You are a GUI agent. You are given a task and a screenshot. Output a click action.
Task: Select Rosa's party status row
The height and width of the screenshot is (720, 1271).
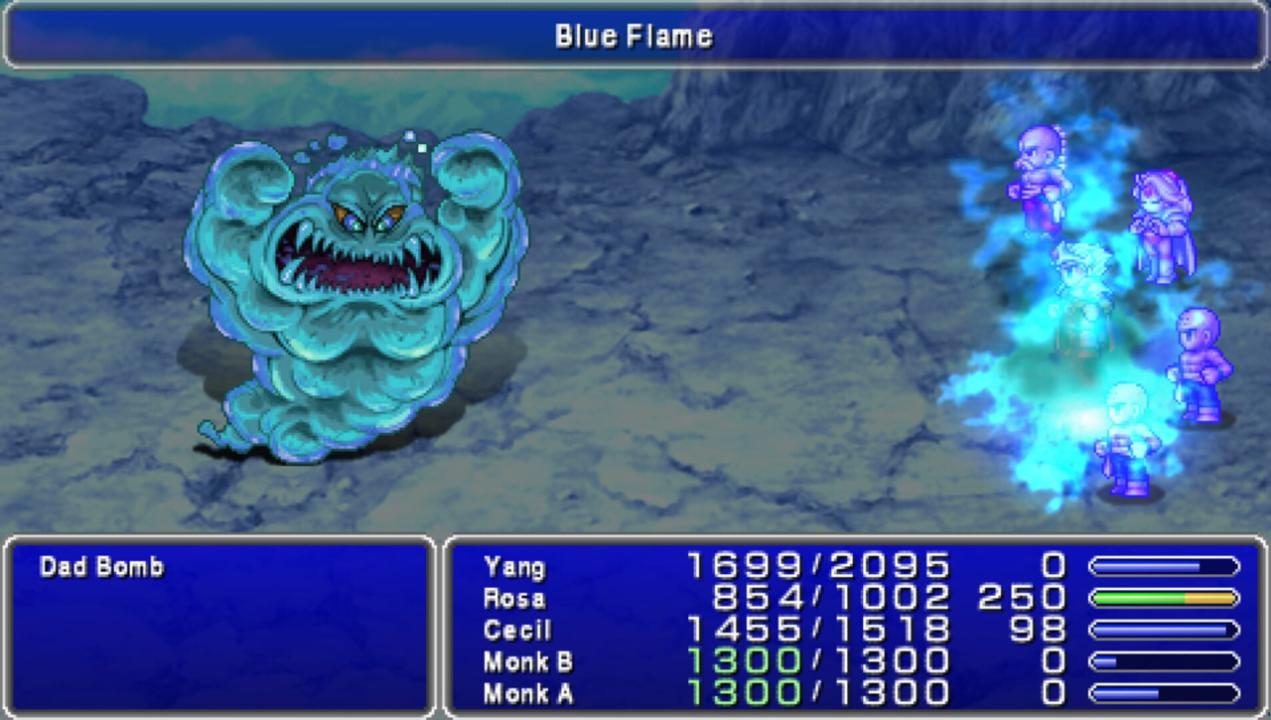[x=514, y=598]
